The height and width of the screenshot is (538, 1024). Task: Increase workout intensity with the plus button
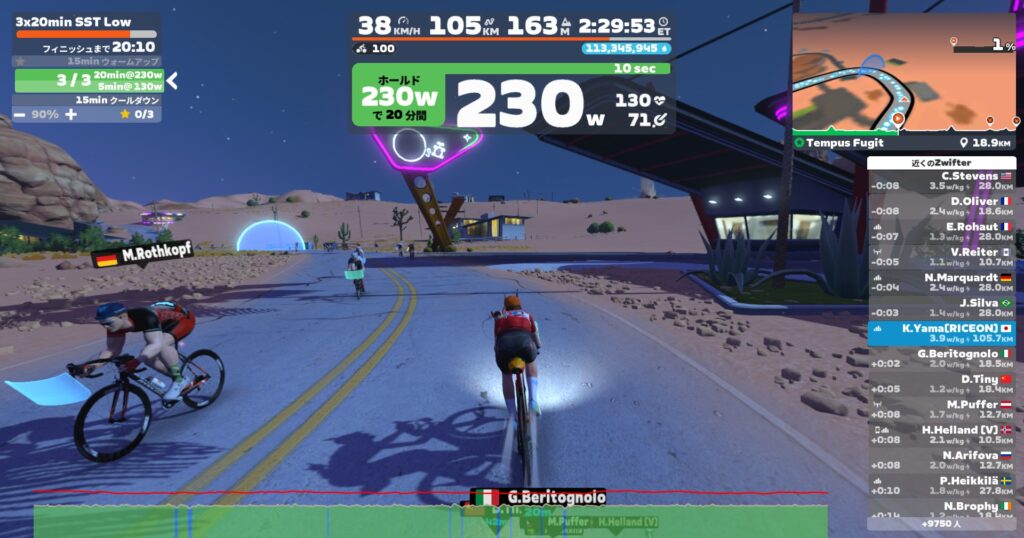[x=70, y=114]
